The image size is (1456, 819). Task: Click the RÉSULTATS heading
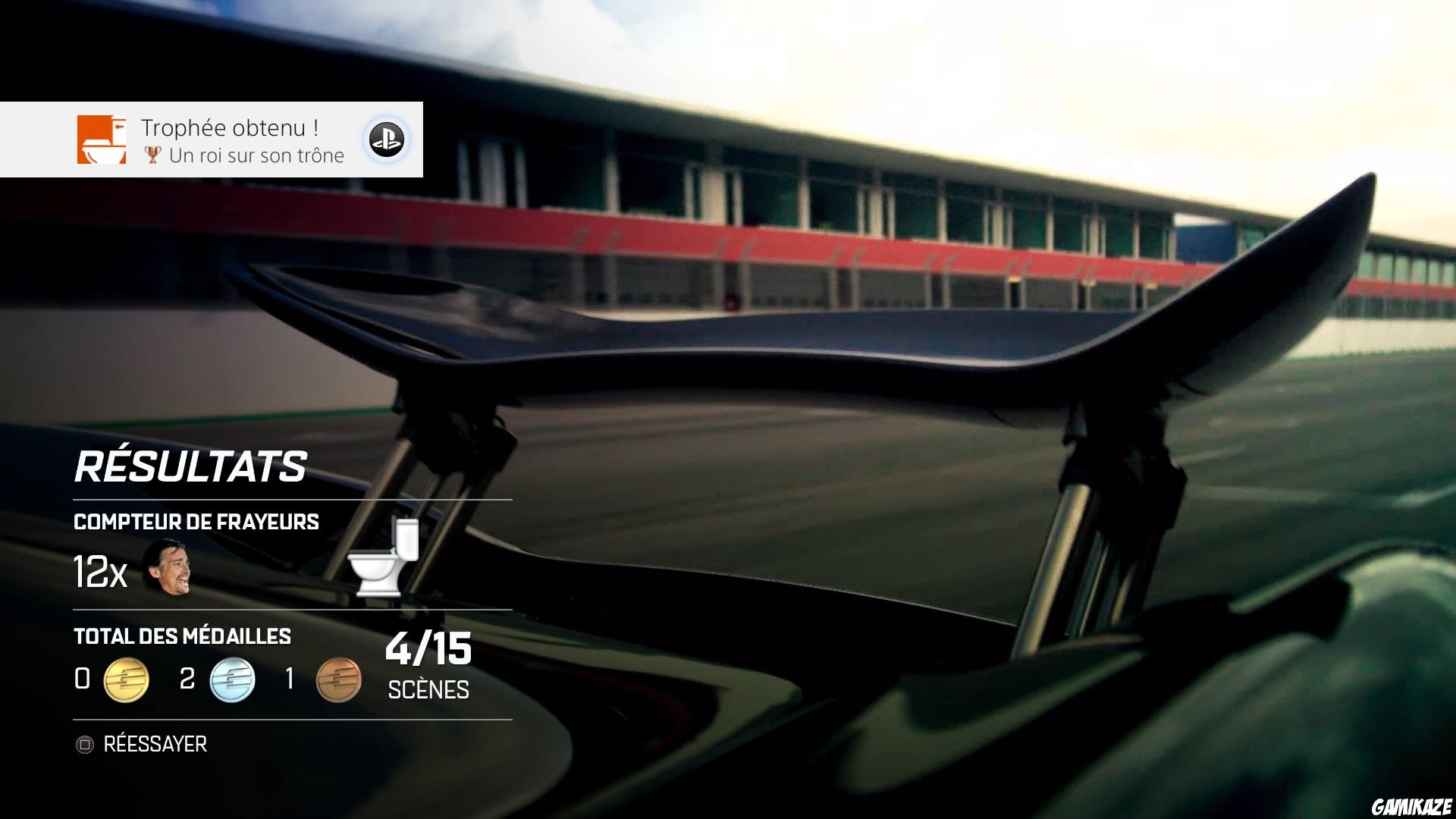(x=190, y=465)
